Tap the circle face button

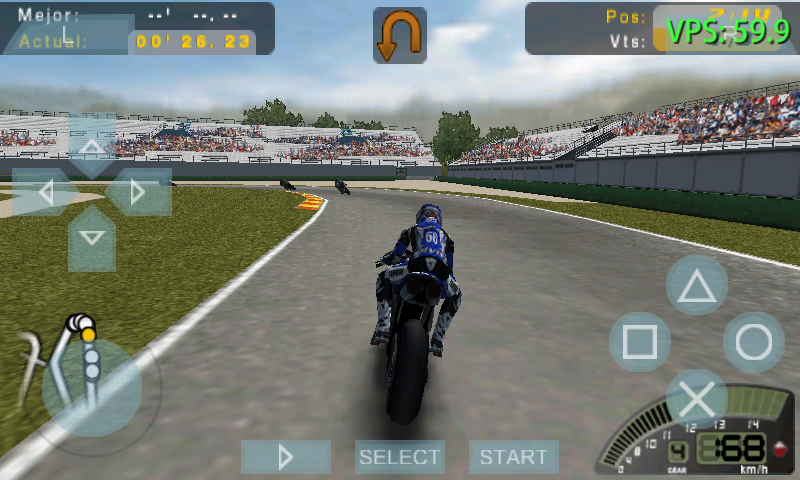pos(753,342)
